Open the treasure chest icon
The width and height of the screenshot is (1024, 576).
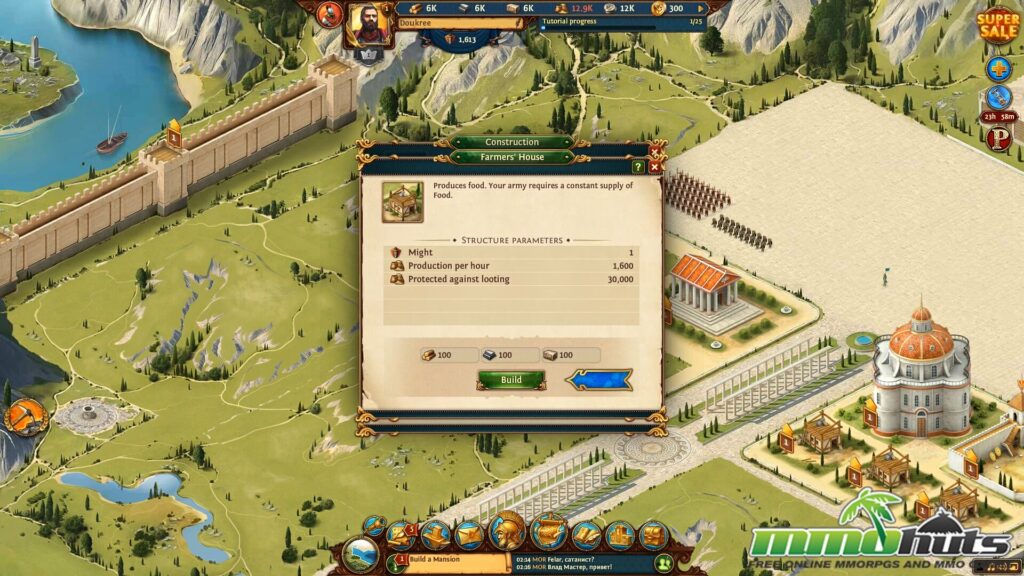coord(653,537)
